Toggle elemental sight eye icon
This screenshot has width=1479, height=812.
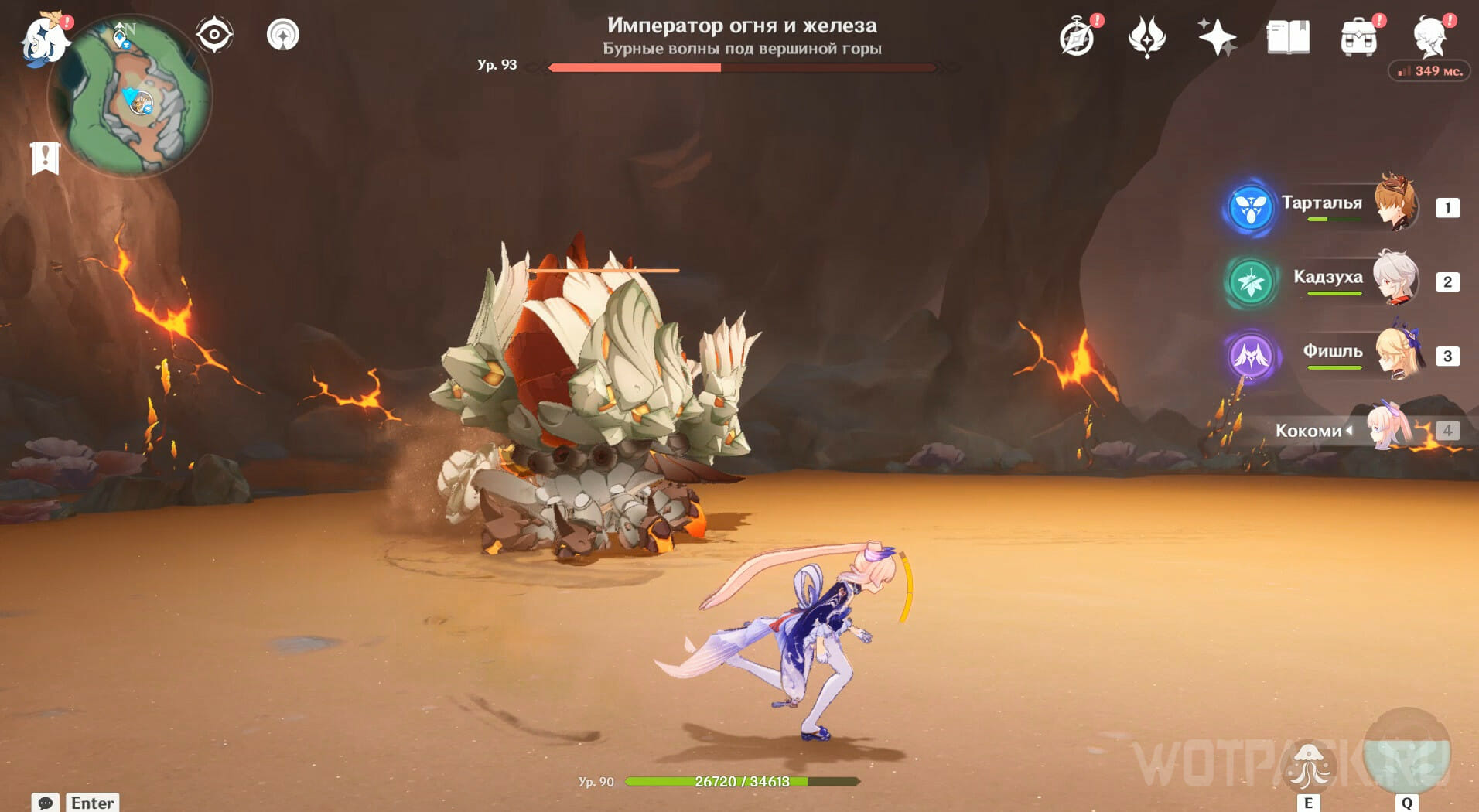click(214, 35)
